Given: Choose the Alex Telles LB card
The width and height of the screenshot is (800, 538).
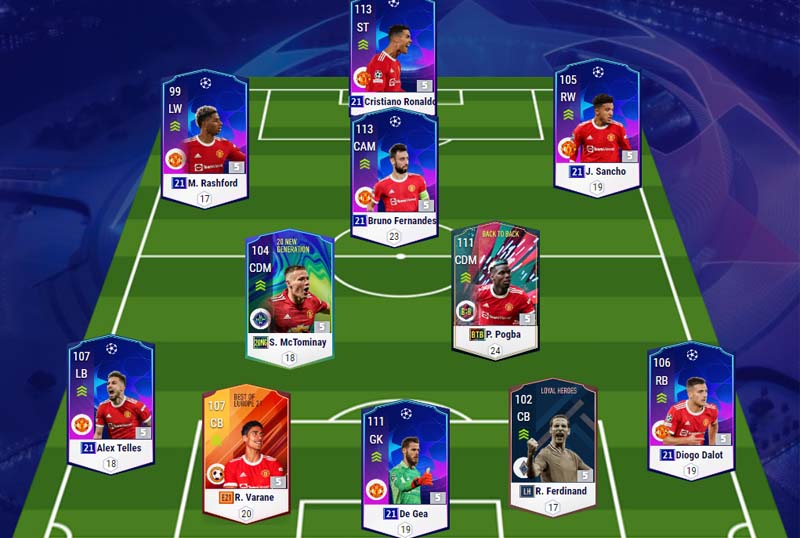Looking at the screenshot, I should click(x=111, y=400).
